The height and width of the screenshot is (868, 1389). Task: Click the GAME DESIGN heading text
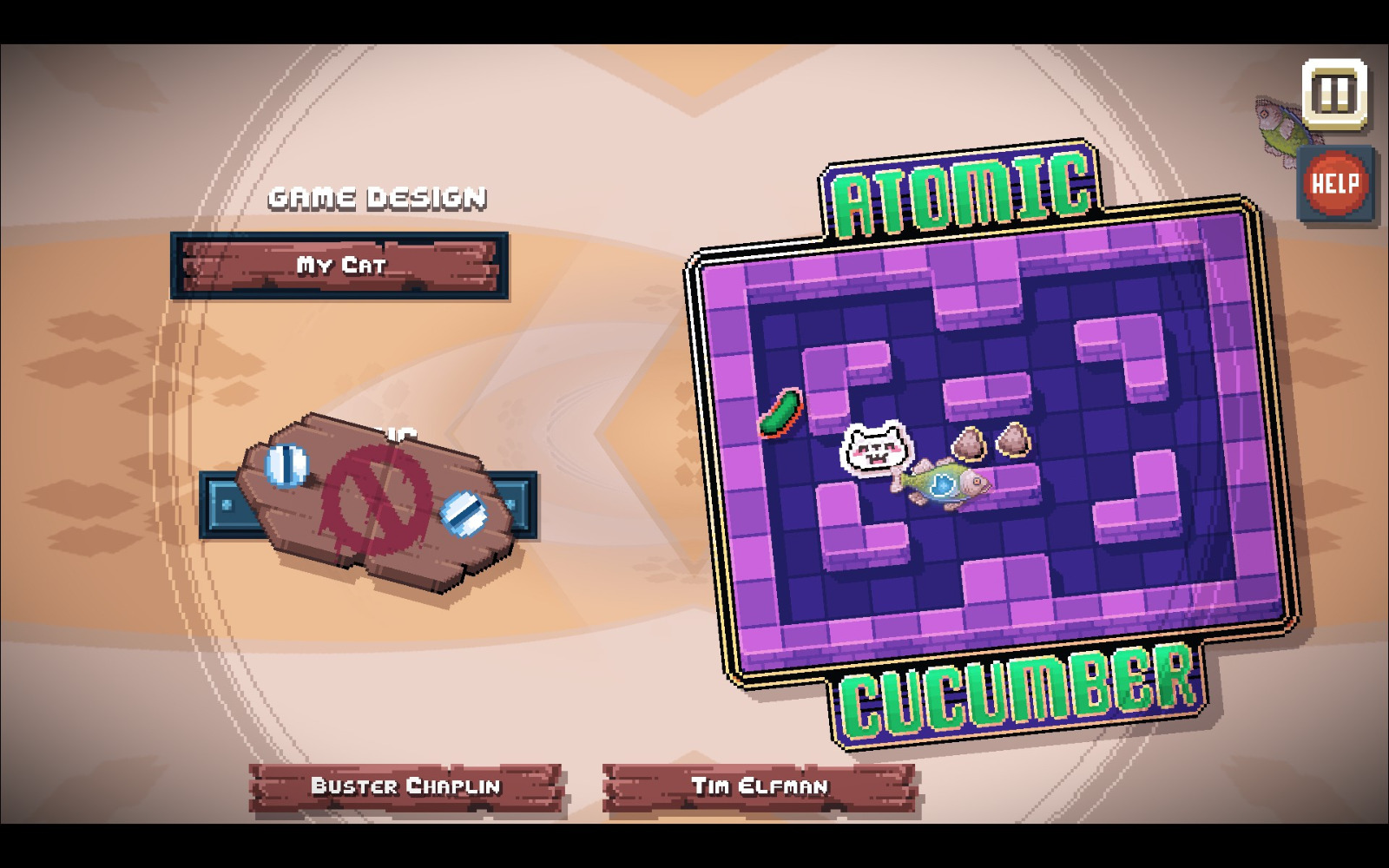tap(377, 197)
